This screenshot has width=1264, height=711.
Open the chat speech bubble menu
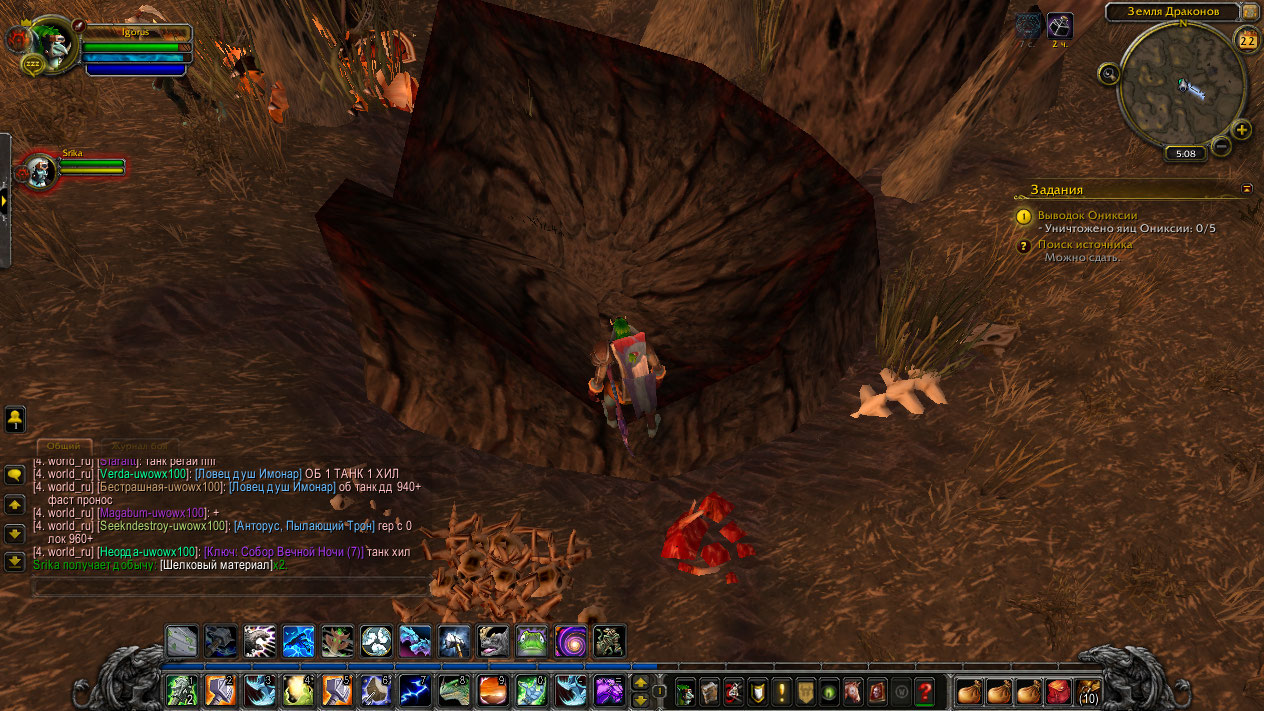click(15, 474)
